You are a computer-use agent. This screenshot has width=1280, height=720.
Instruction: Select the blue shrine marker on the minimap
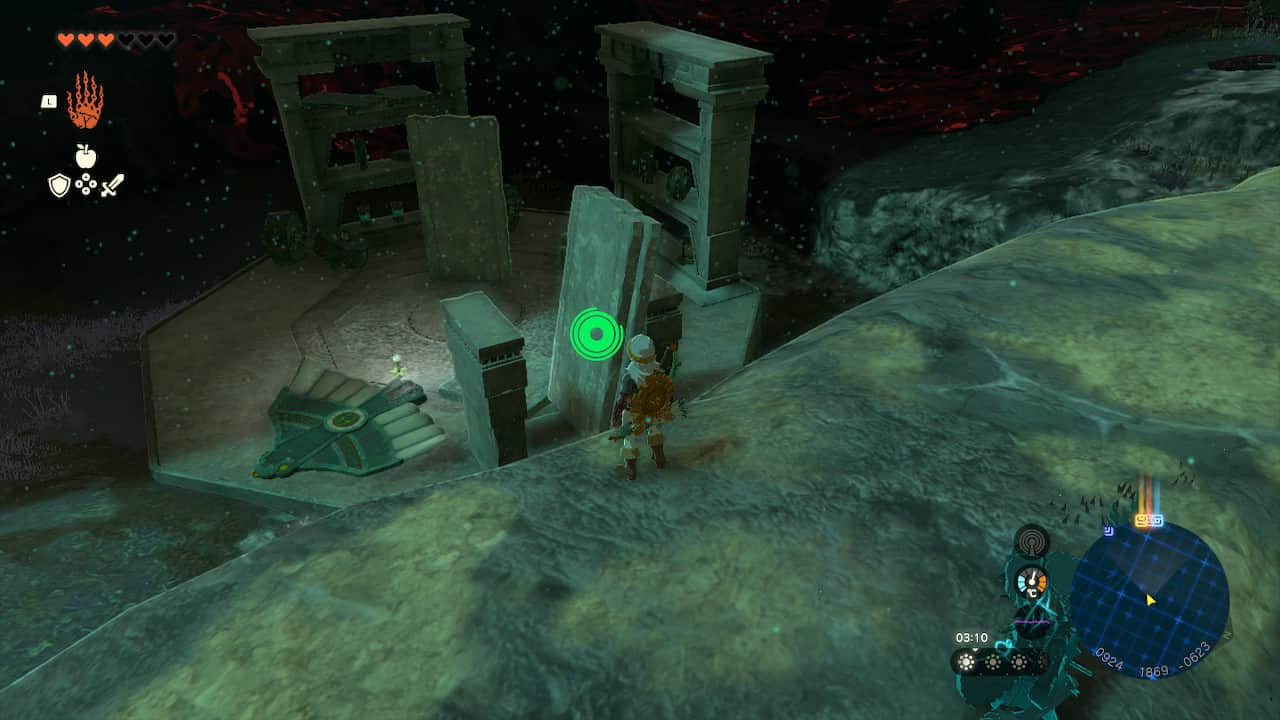1108,531
